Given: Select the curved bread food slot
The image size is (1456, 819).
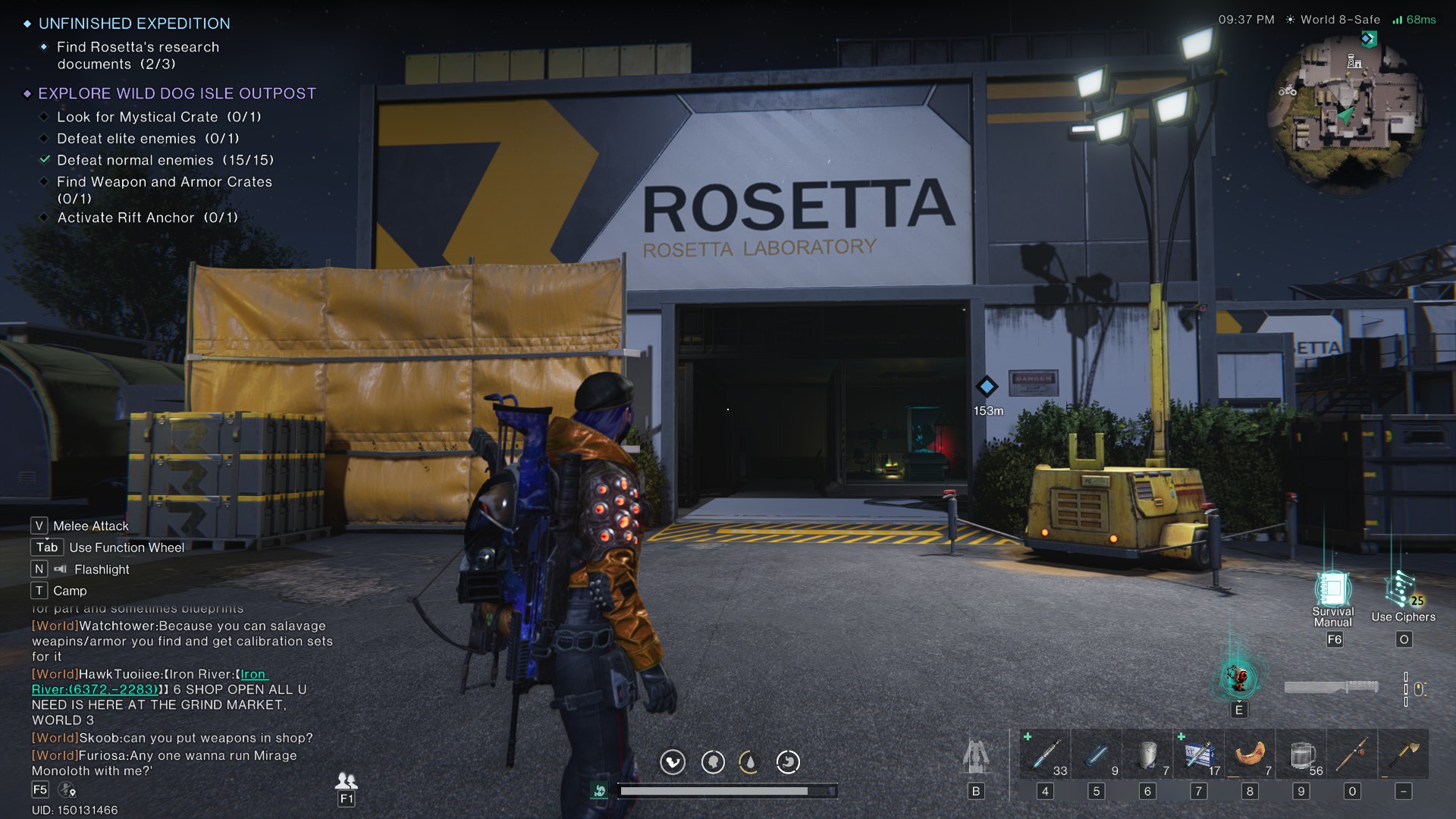Looking at the screenshot, I should tap(1250, 755).
